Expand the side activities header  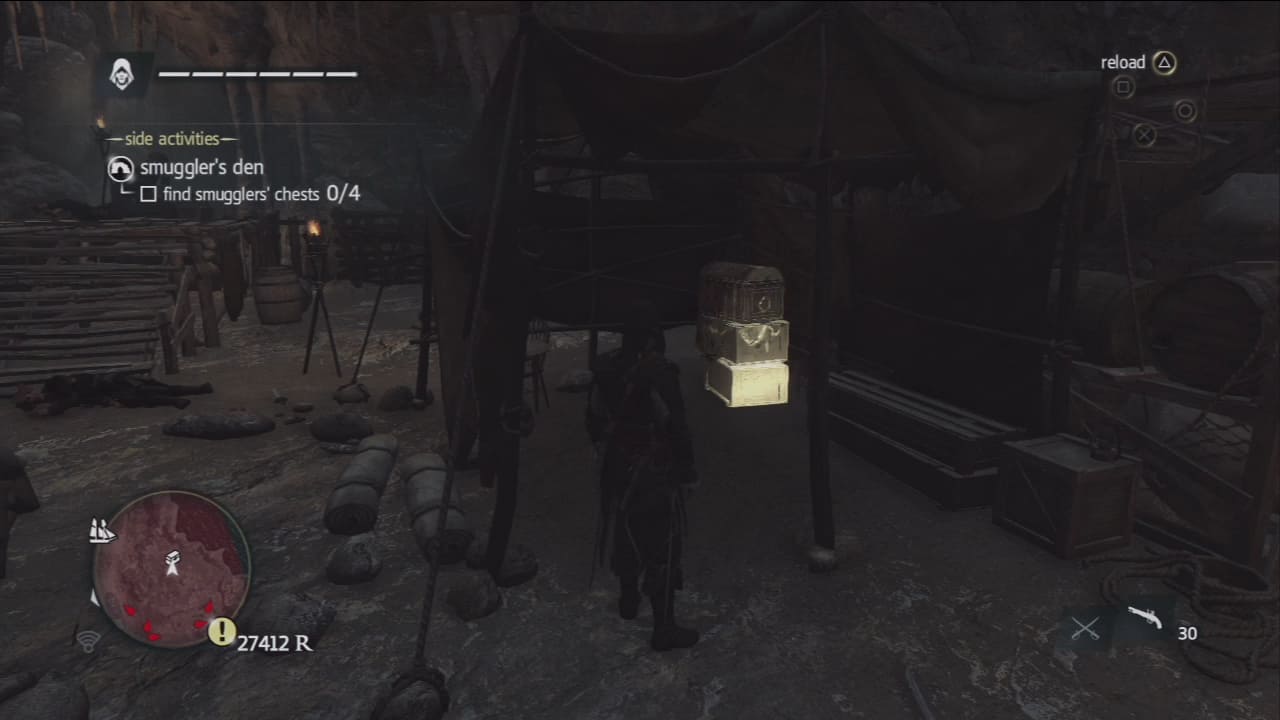(x=179, y=139)
